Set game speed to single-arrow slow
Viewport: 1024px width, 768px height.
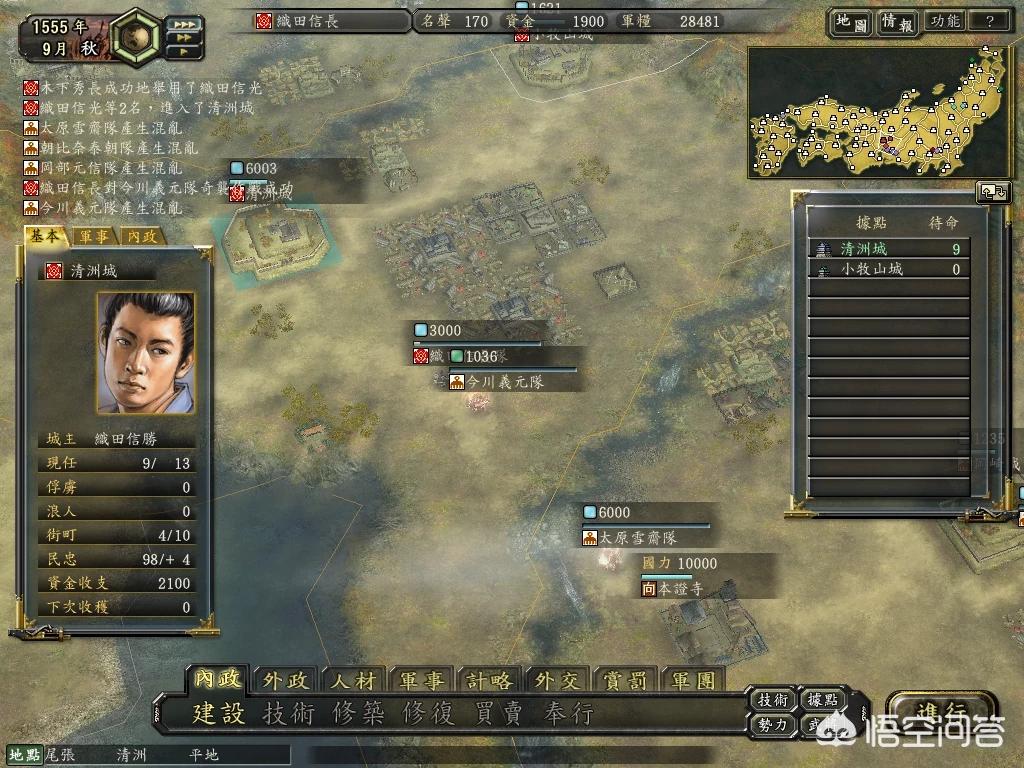pos(184,51)
